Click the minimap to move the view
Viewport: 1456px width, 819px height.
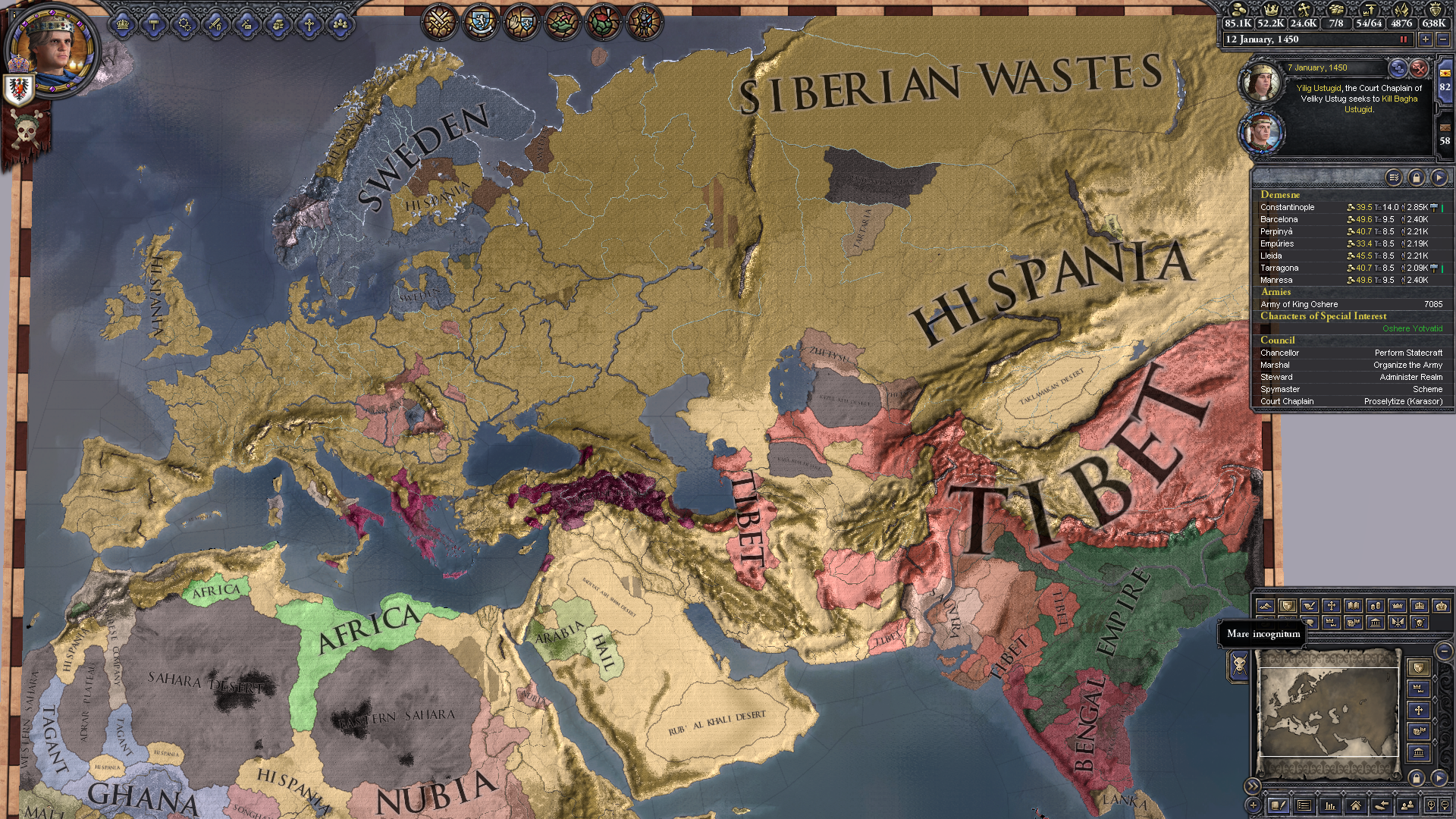[1329, 711]
